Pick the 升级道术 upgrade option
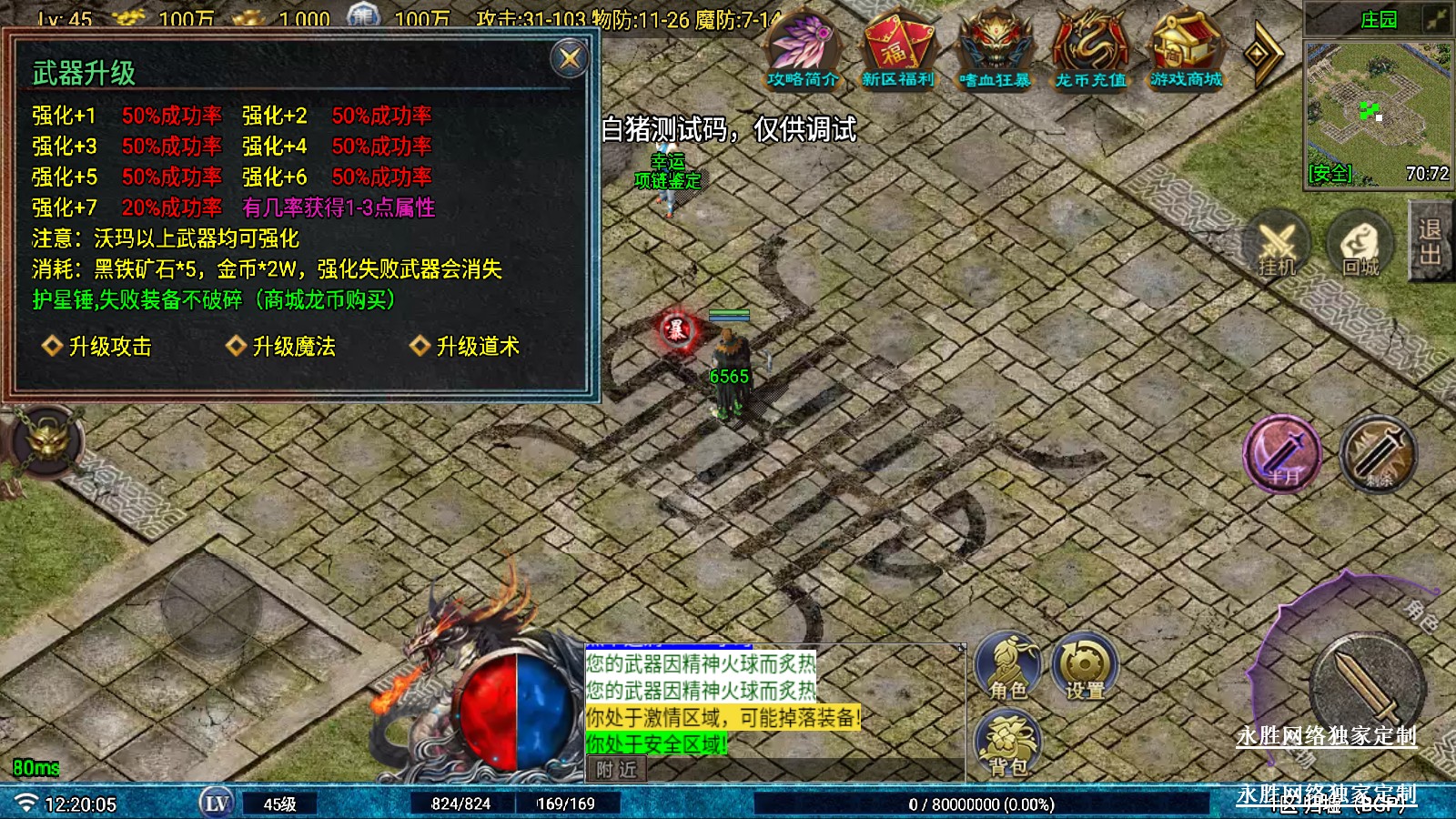The width and height of the screenshot is (1456, 819). tap(466, 346)
